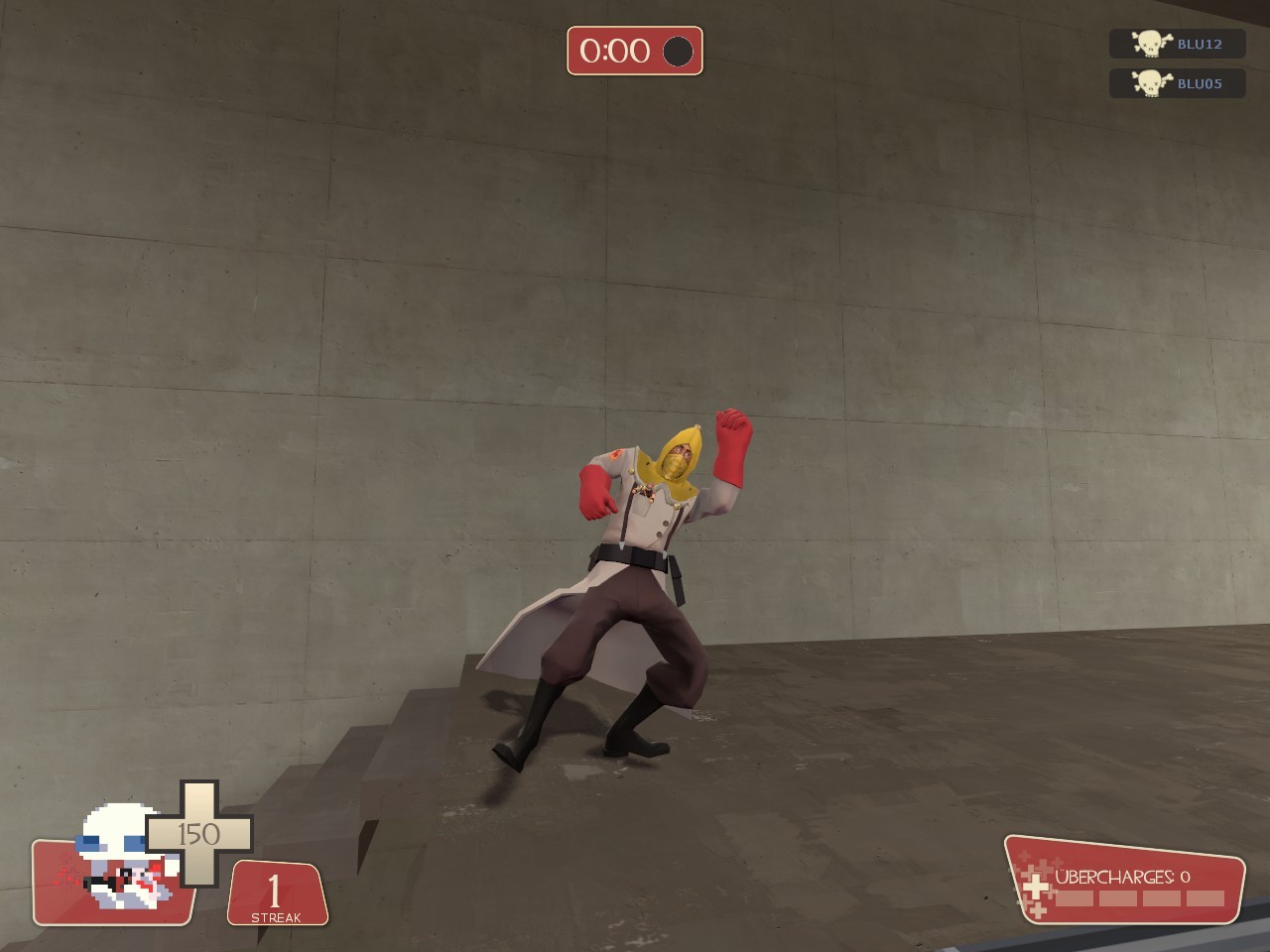Click the round status circle beside the timer
1270x952 pixels.
(x=678, y=54)
